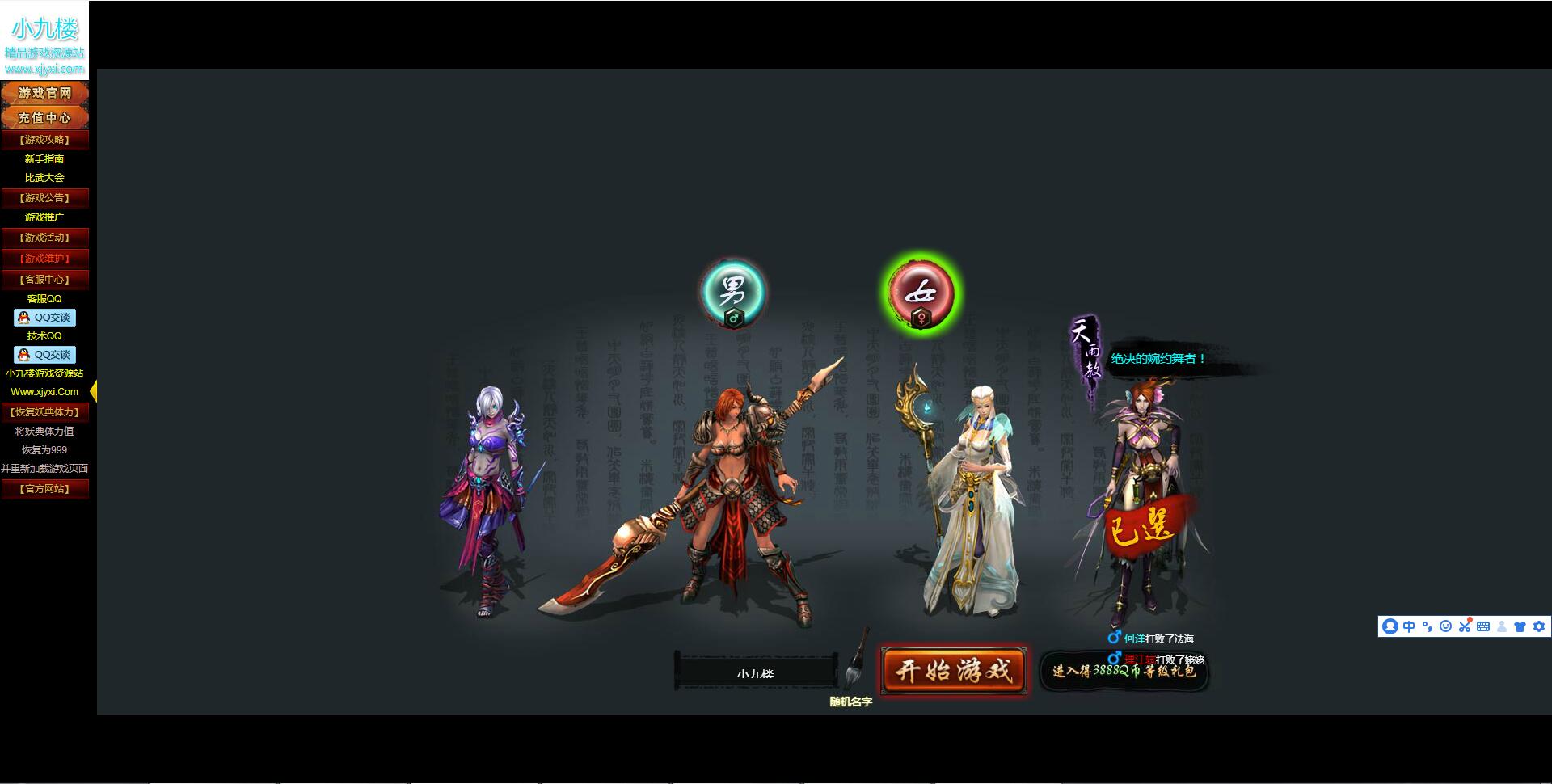Click the 客服QQ QQ交谈 chat icon
Image resolution: width=1552 pixels, height=784 pixels.
coord(45,318)
